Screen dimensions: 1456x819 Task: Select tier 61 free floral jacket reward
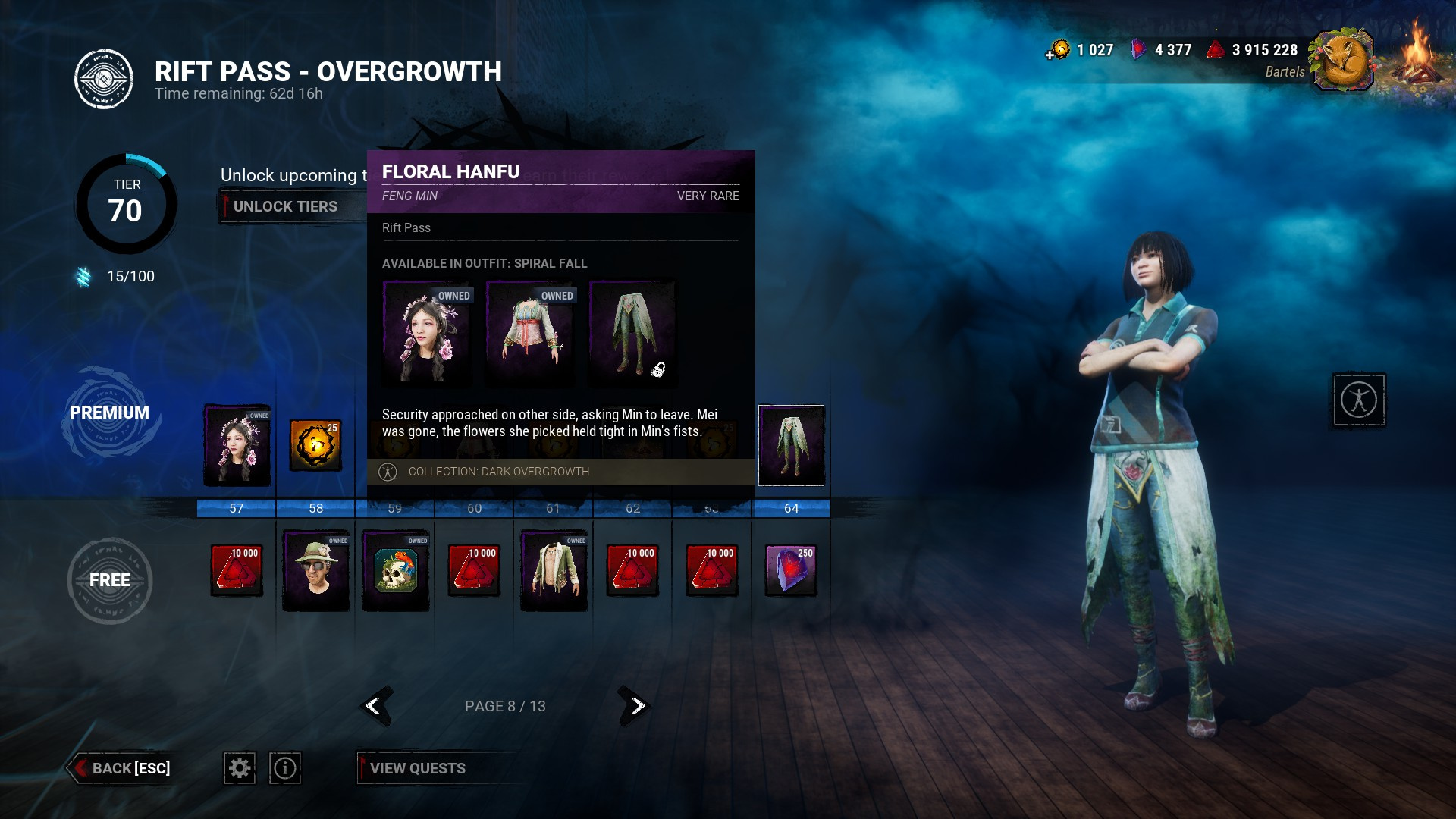[554, 570]
